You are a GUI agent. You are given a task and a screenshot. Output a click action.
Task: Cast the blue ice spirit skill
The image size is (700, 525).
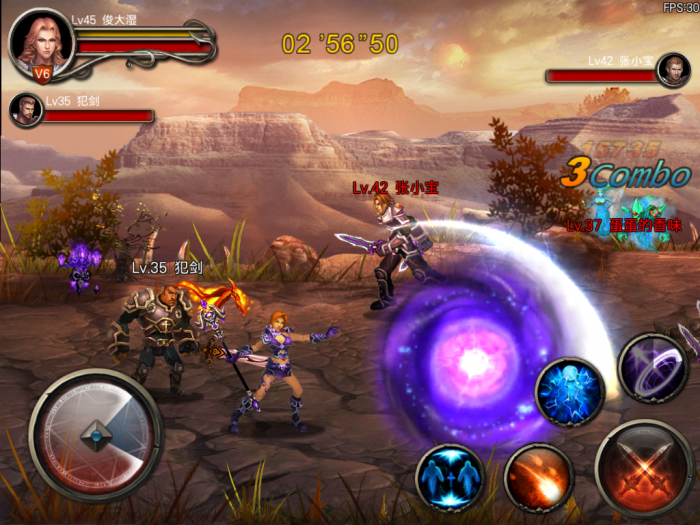tap(569, 393)
